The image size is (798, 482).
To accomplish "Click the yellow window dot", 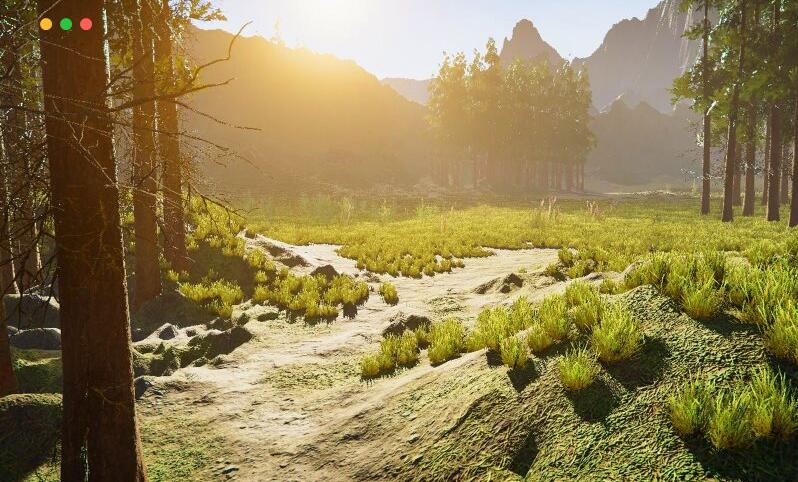I will 46,24.
